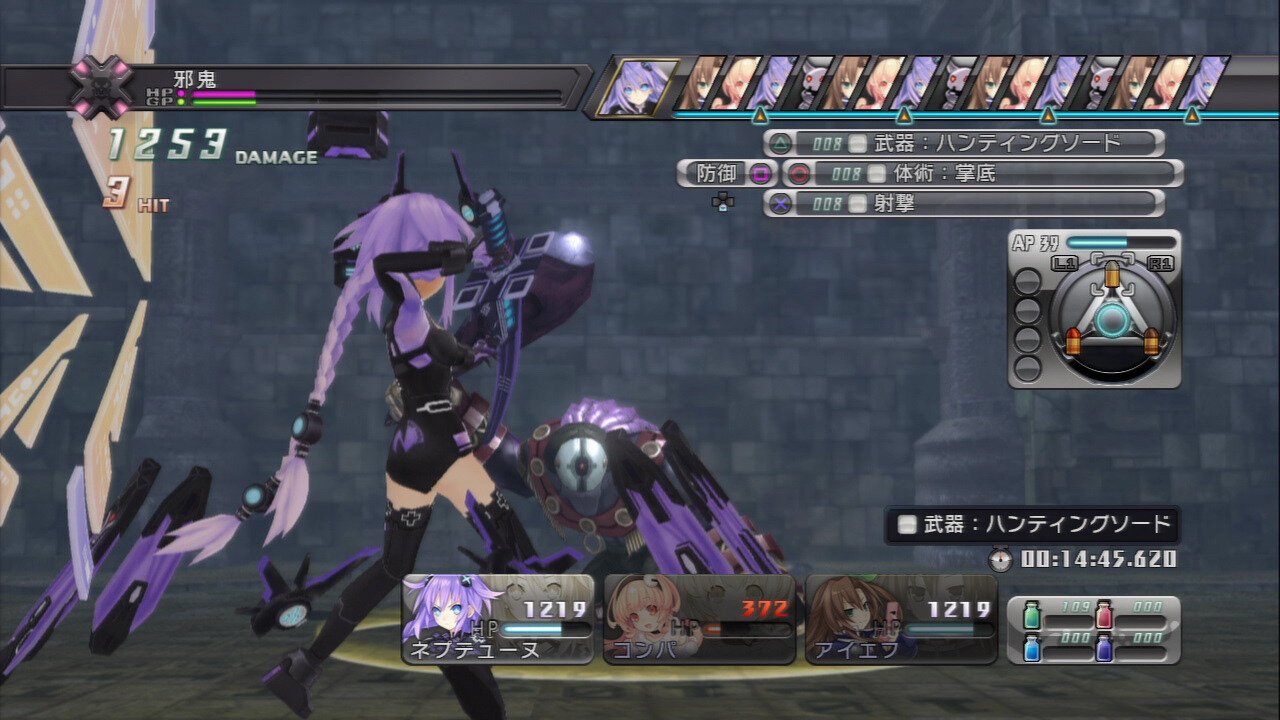Image resolution: width=1280 pixels, height=720 pixels.
Task: Choose the triangle 武器：ハンティングソード attack row
Action: pos(964,143)
